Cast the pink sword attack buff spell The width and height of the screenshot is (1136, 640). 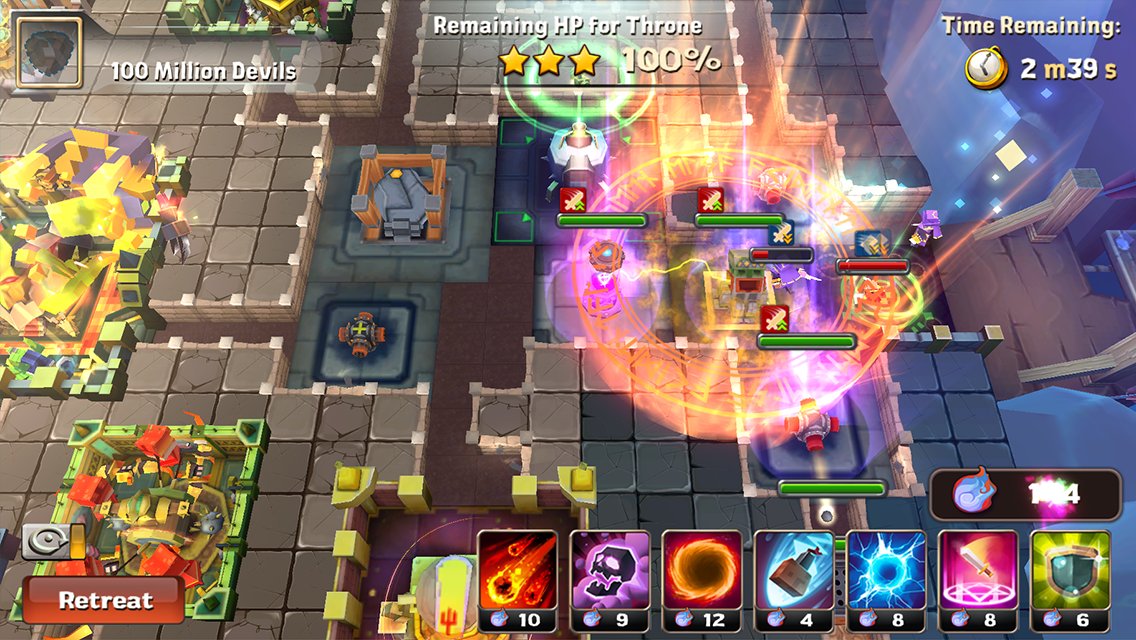tap(978, 572)
